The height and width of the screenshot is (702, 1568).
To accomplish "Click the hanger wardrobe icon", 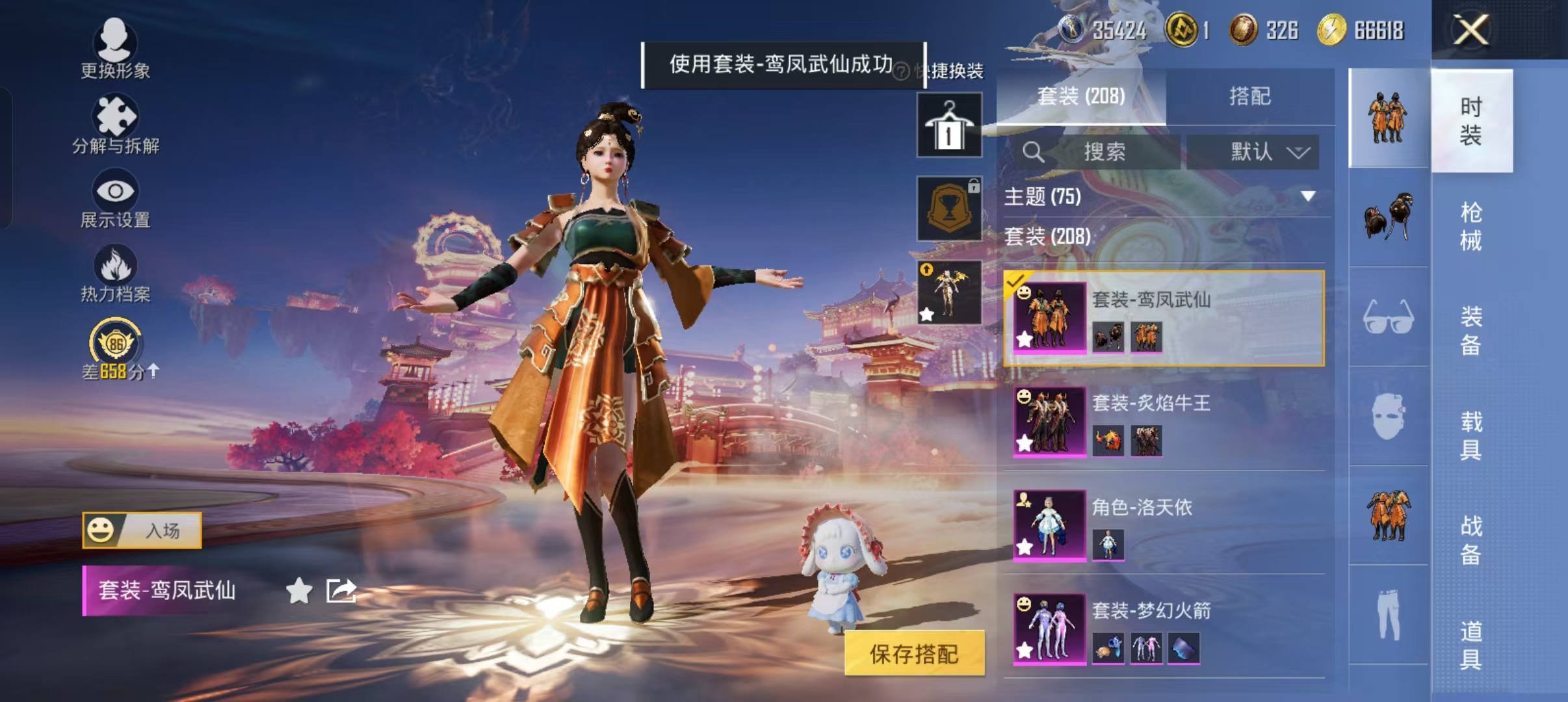I will click(950, 123).
